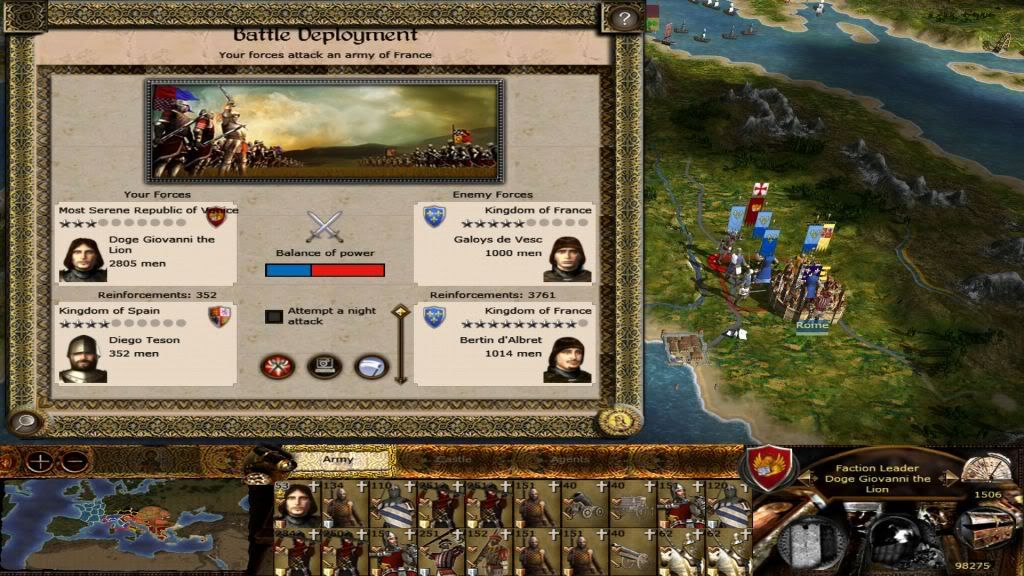Switch to the Castle tab
The height and width of the screenshot is (576, 1024).
point(452,460)
